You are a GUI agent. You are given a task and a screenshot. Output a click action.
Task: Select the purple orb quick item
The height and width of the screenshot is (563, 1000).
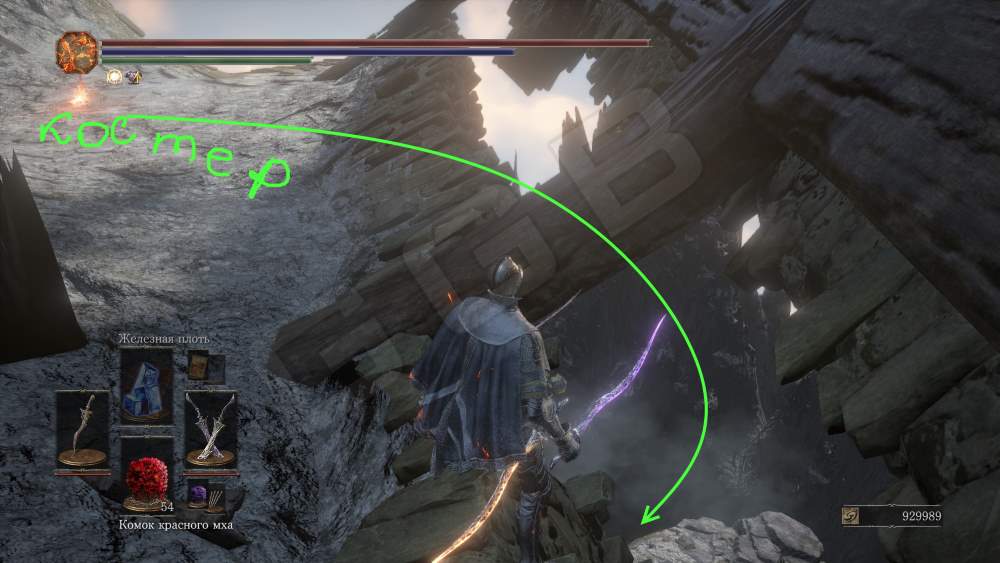pyautogui.click(x=198, y=494)
